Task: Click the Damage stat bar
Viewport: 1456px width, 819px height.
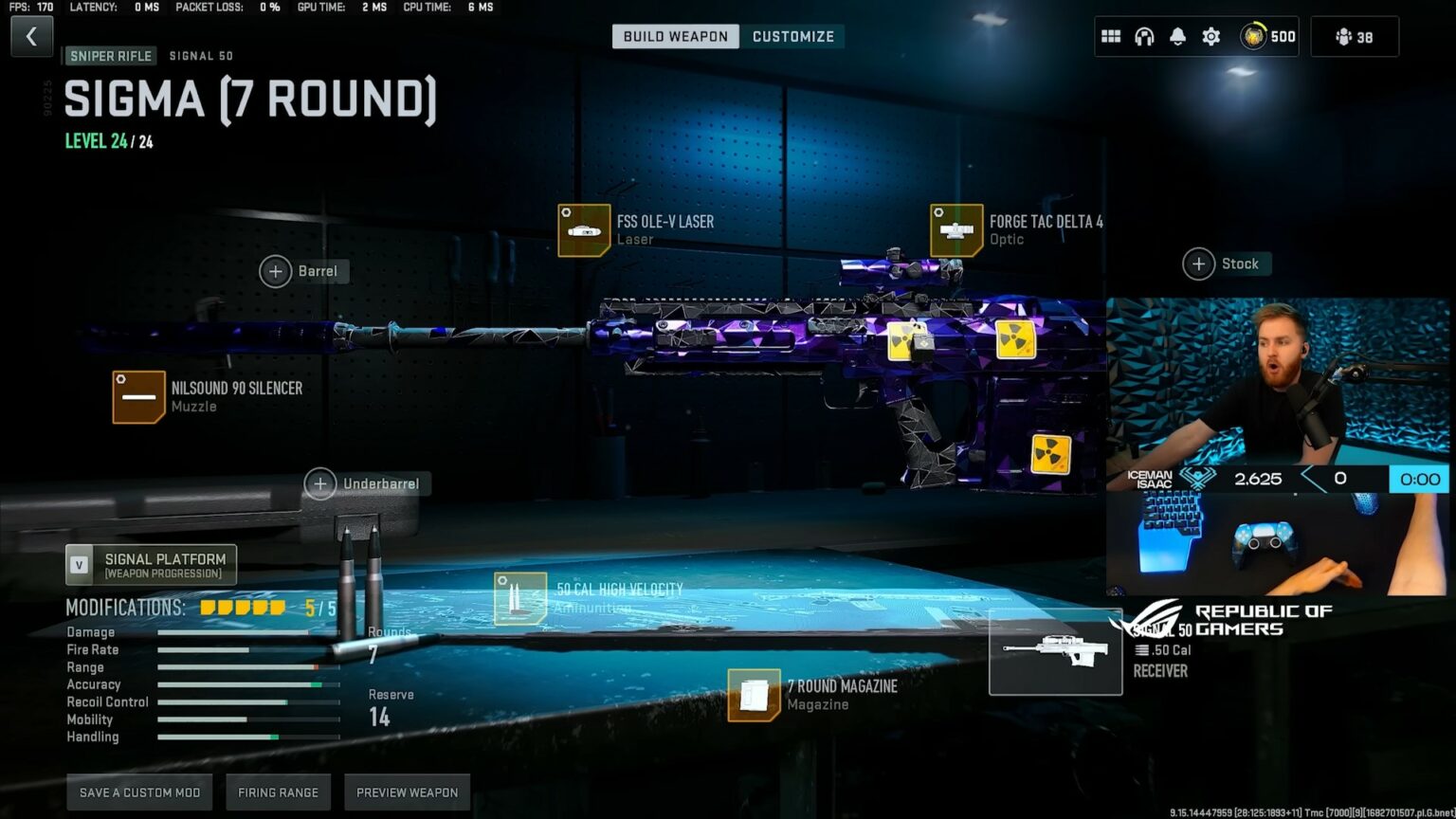Action: point(246,632)
